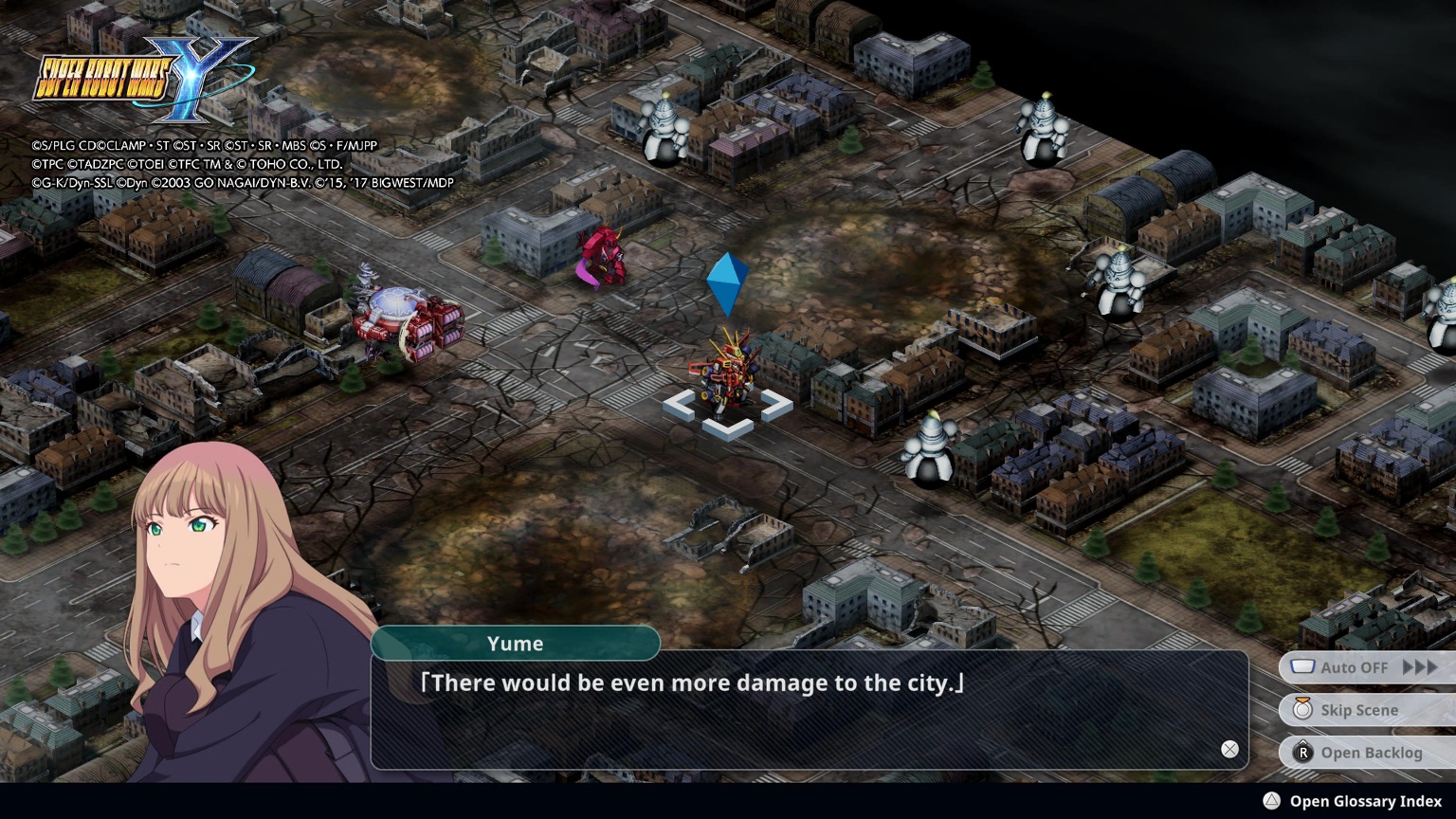Open Backlog of past dialogue
The width and height of the screenshot is (1456, 819).
click(1365, 753)
